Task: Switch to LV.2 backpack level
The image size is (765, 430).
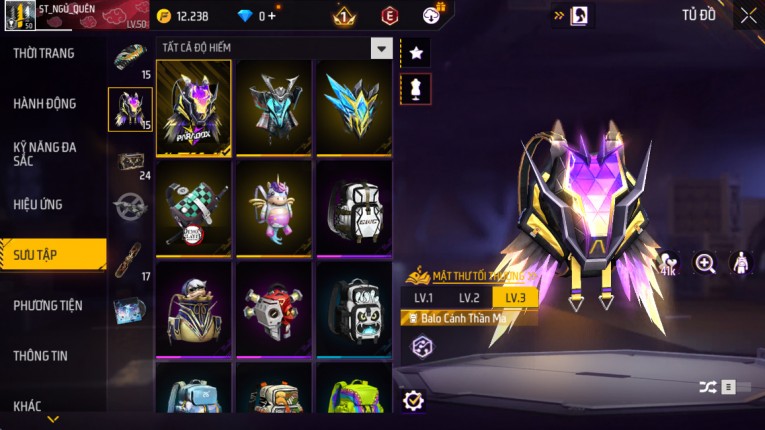Action: (x=470, y=298)
